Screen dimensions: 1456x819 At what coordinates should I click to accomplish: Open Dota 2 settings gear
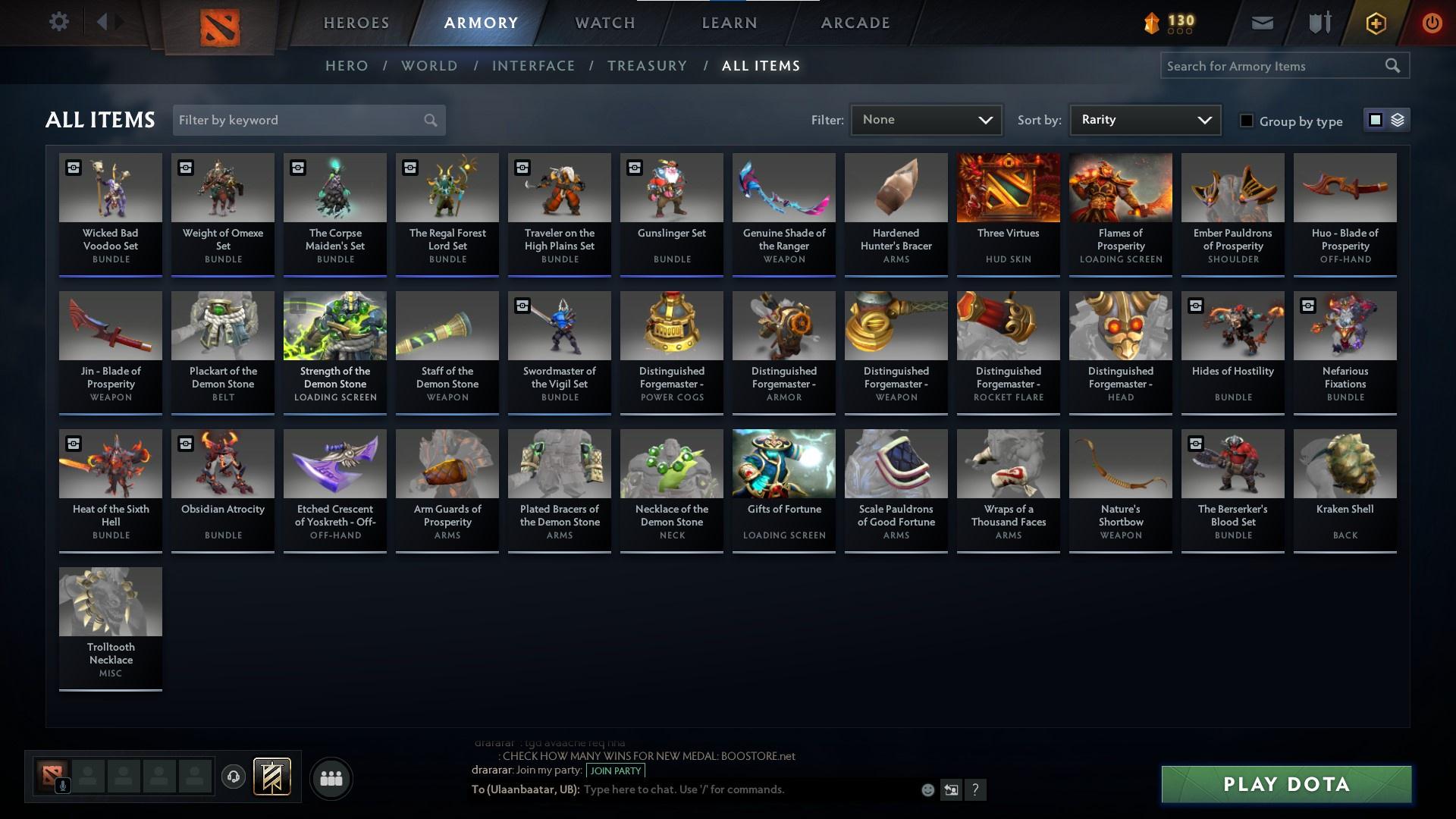tap(59, 21)
